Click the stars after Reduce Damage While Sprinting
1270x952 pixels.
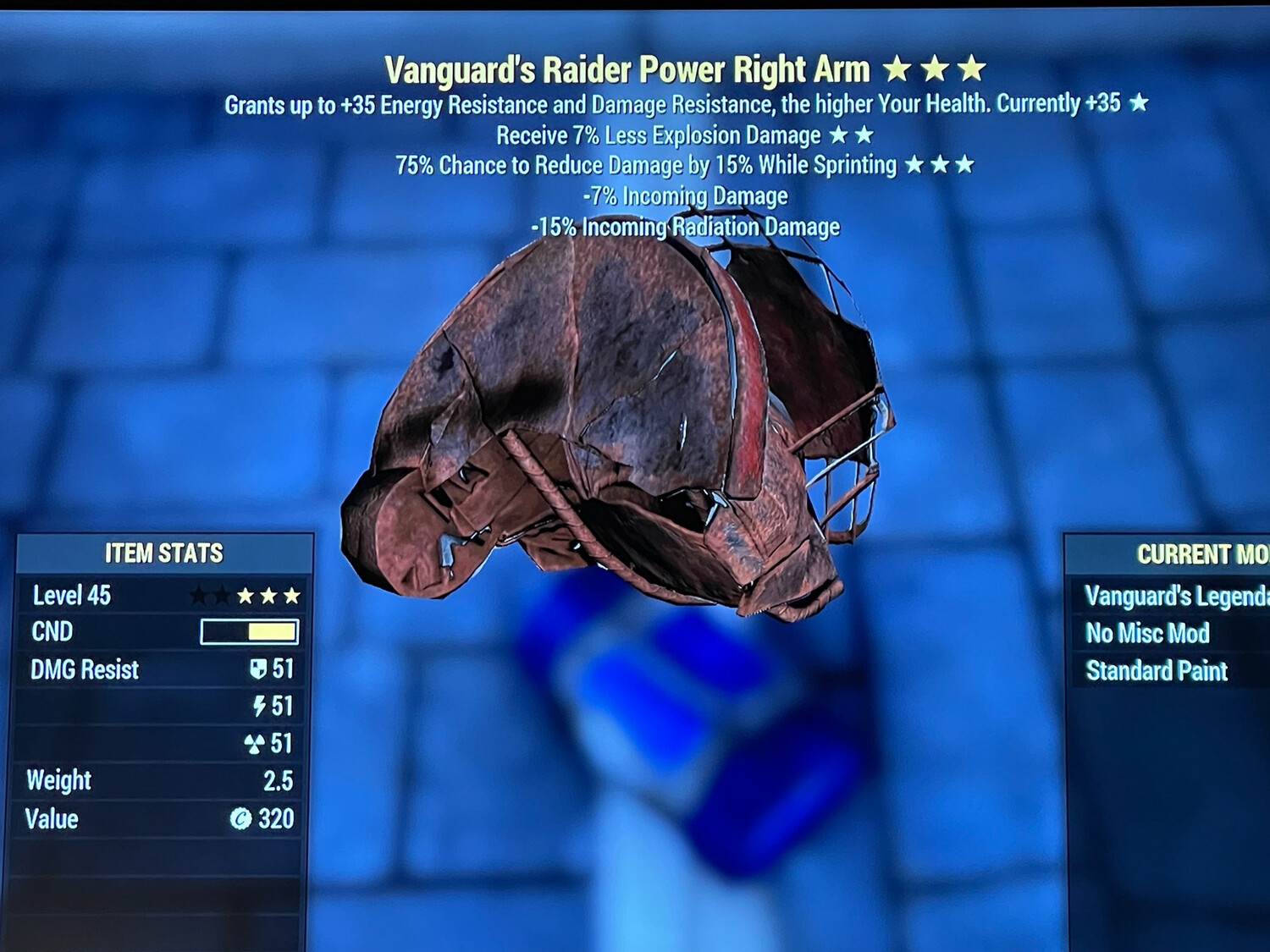938,164
